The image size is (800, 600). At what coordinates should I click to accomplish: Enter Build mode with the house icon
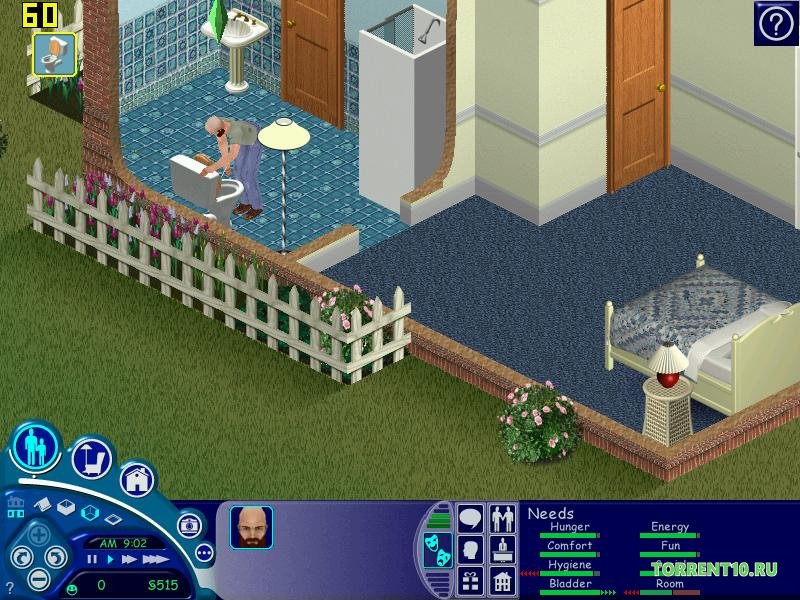(137, 479)
